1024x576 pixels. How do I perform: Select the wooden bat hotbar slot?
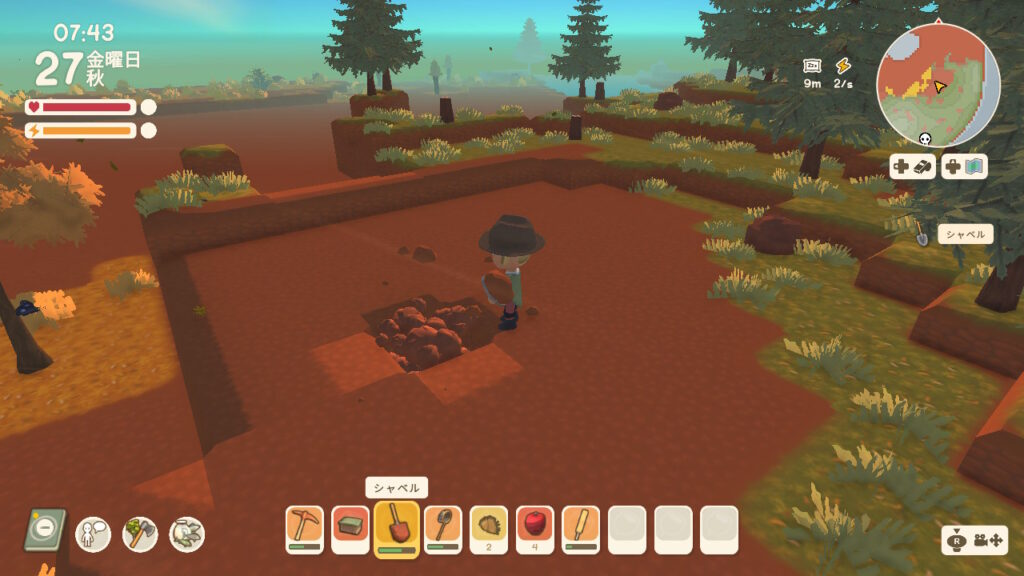tap(581, 529)
